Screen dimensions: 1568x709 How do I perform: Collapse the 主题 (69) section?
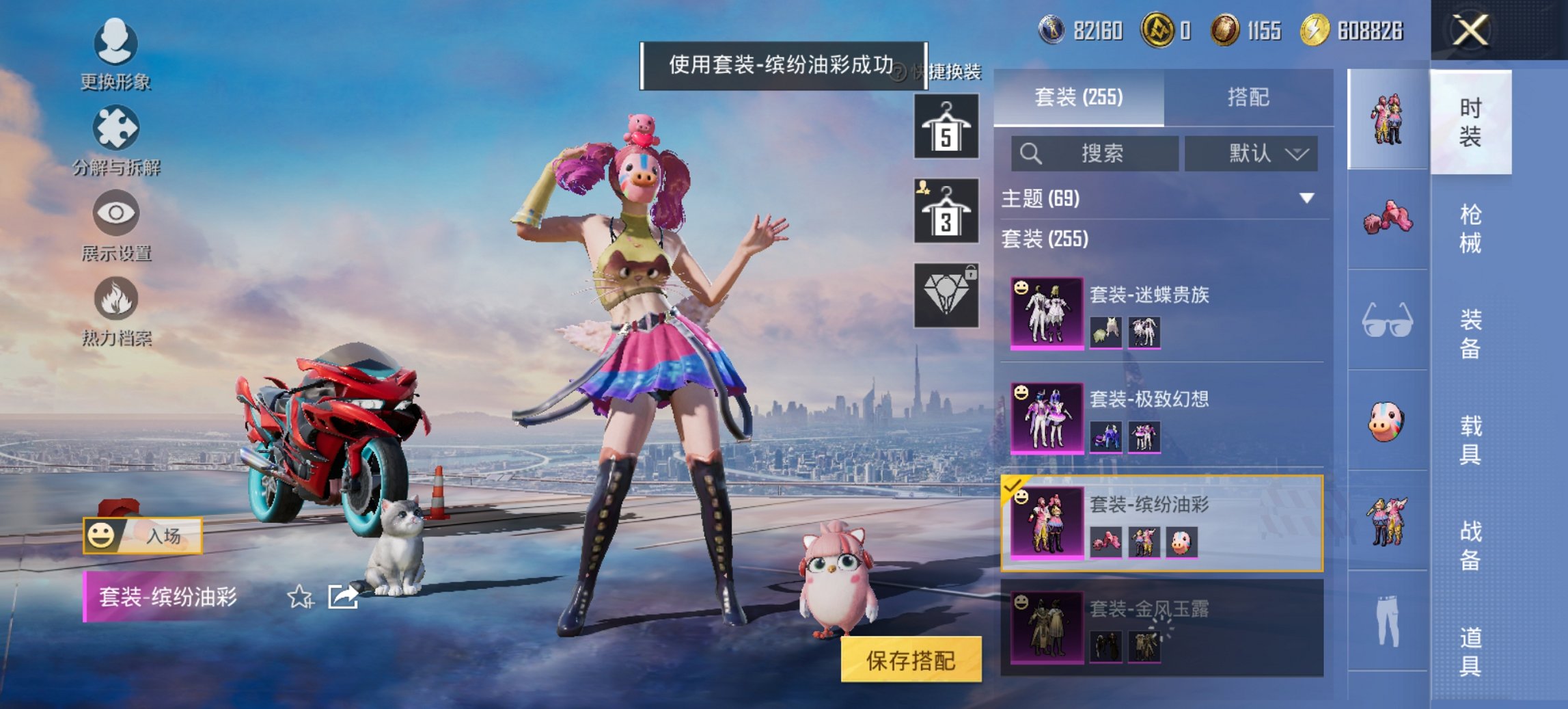click(1161, 196)
